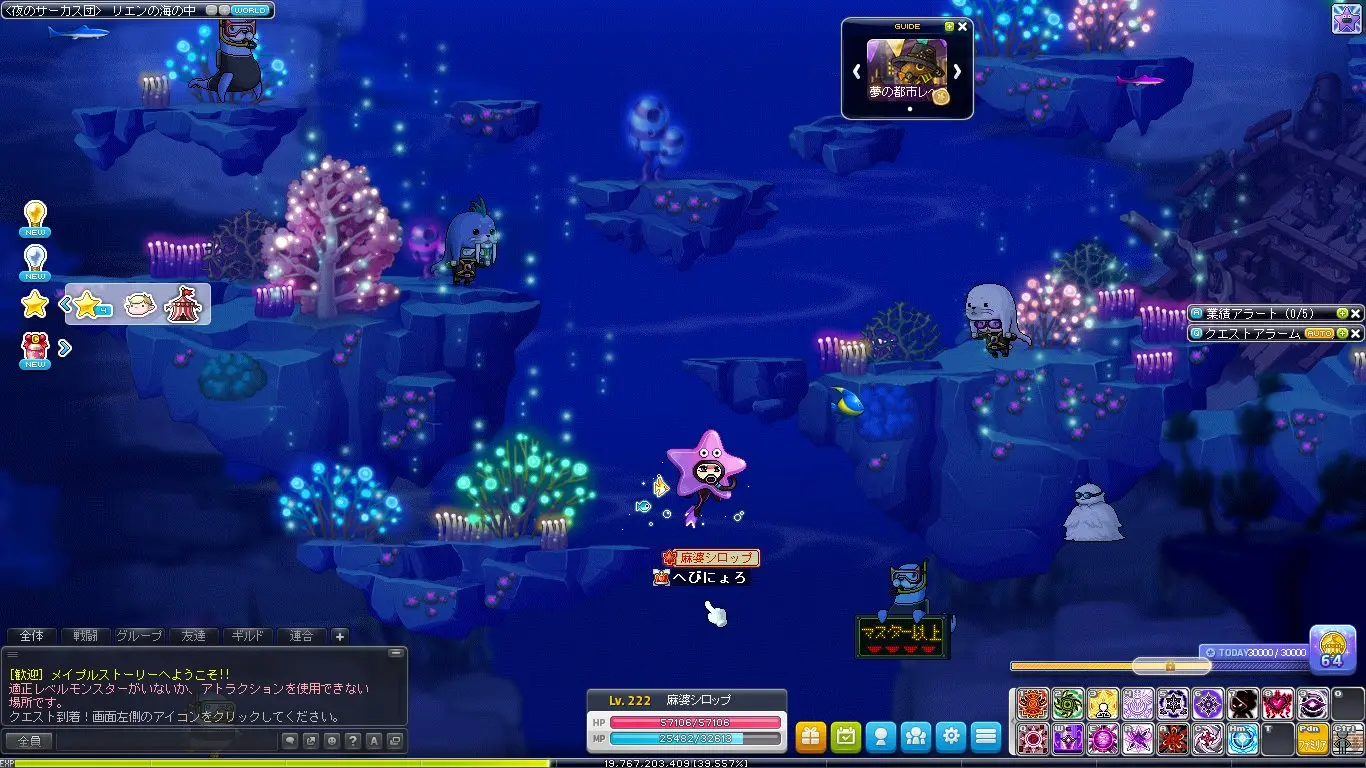
Task: Click the purple starfish icon in corner
Action: [1348, 17]
